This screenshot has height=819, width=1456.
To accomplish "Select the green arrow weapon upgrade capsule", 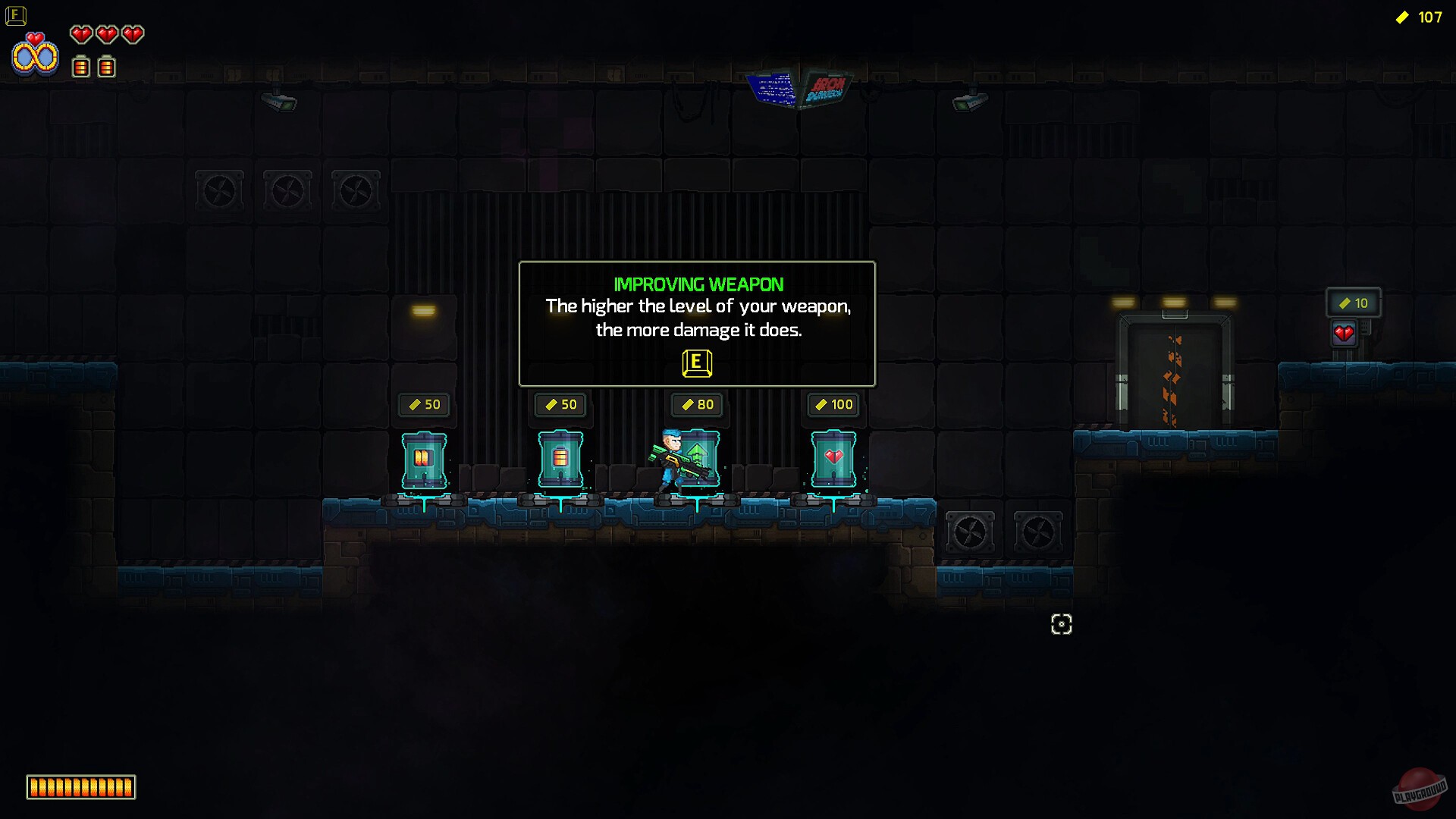I will click(699, 455).
